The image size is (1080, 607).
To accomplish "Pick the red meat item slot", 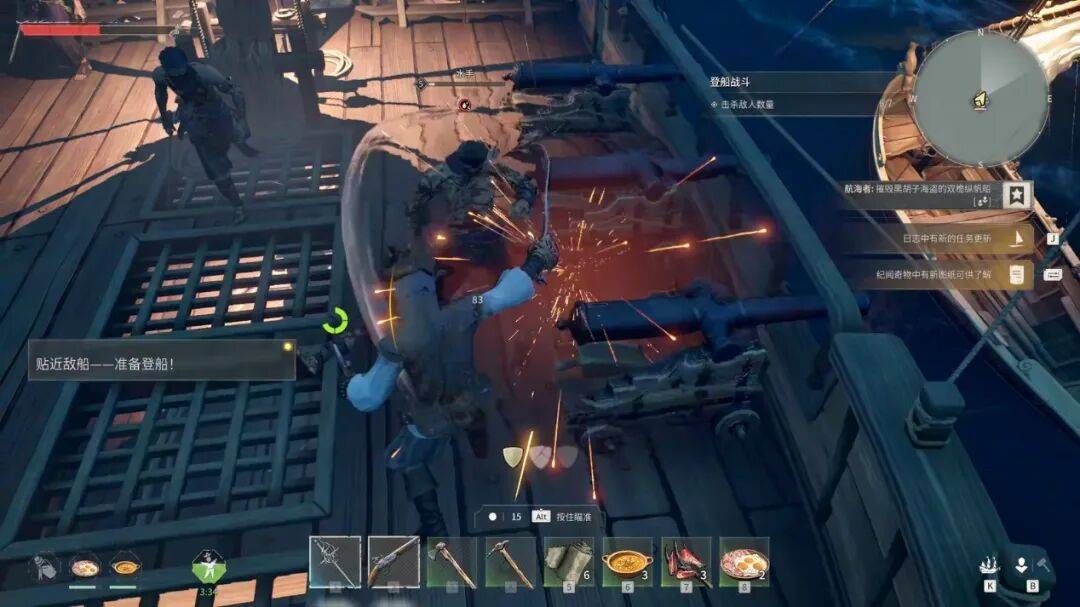I will (685, 562).
